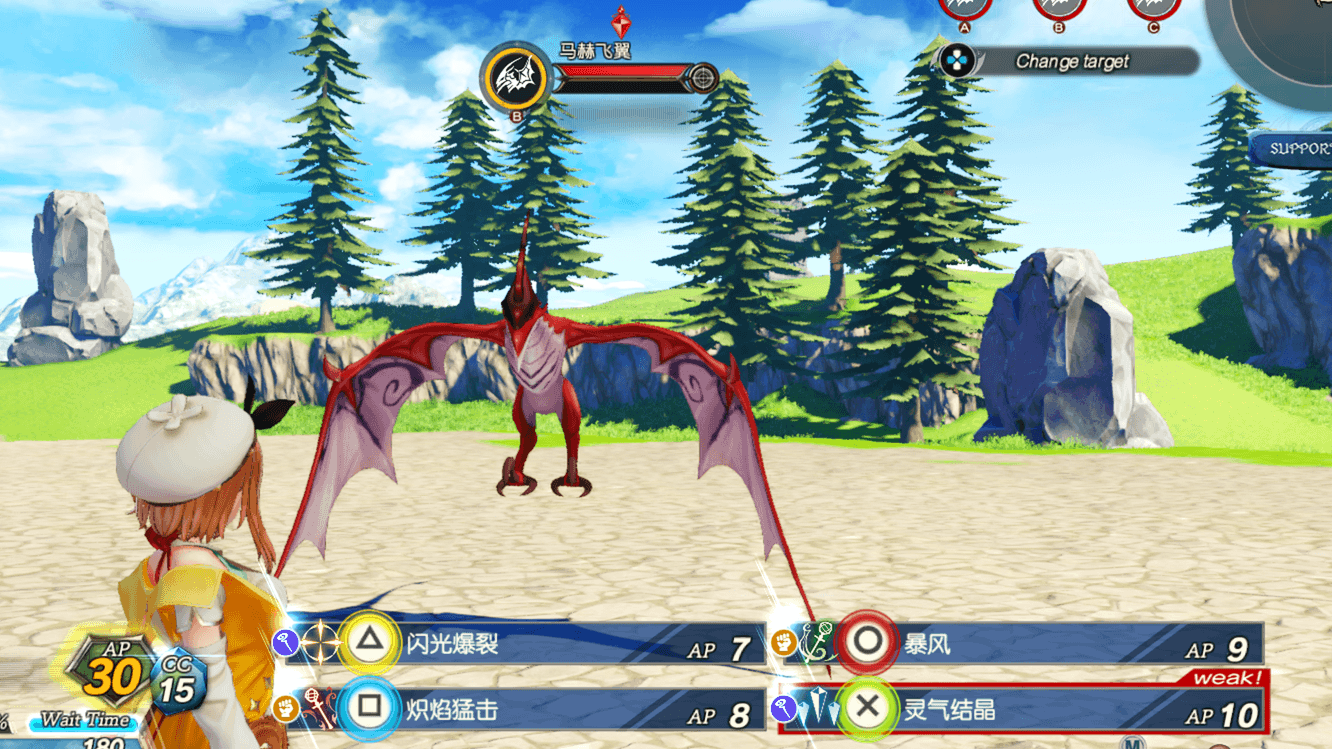Select the 马赫飞翼 enemy portrait icon
1332x749 pixels.
pos(516,77)
